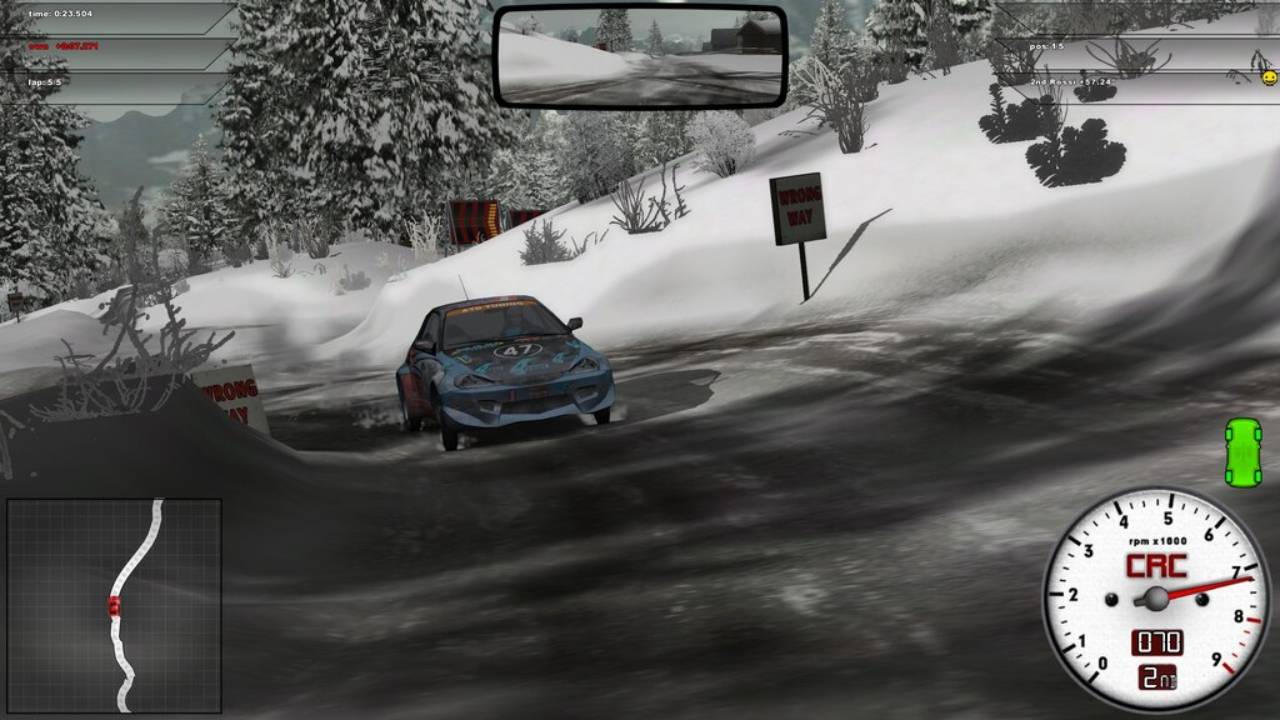Click the rear-view mirror display
This screenshot has width=1280, height=720.
tap(640, 57)
